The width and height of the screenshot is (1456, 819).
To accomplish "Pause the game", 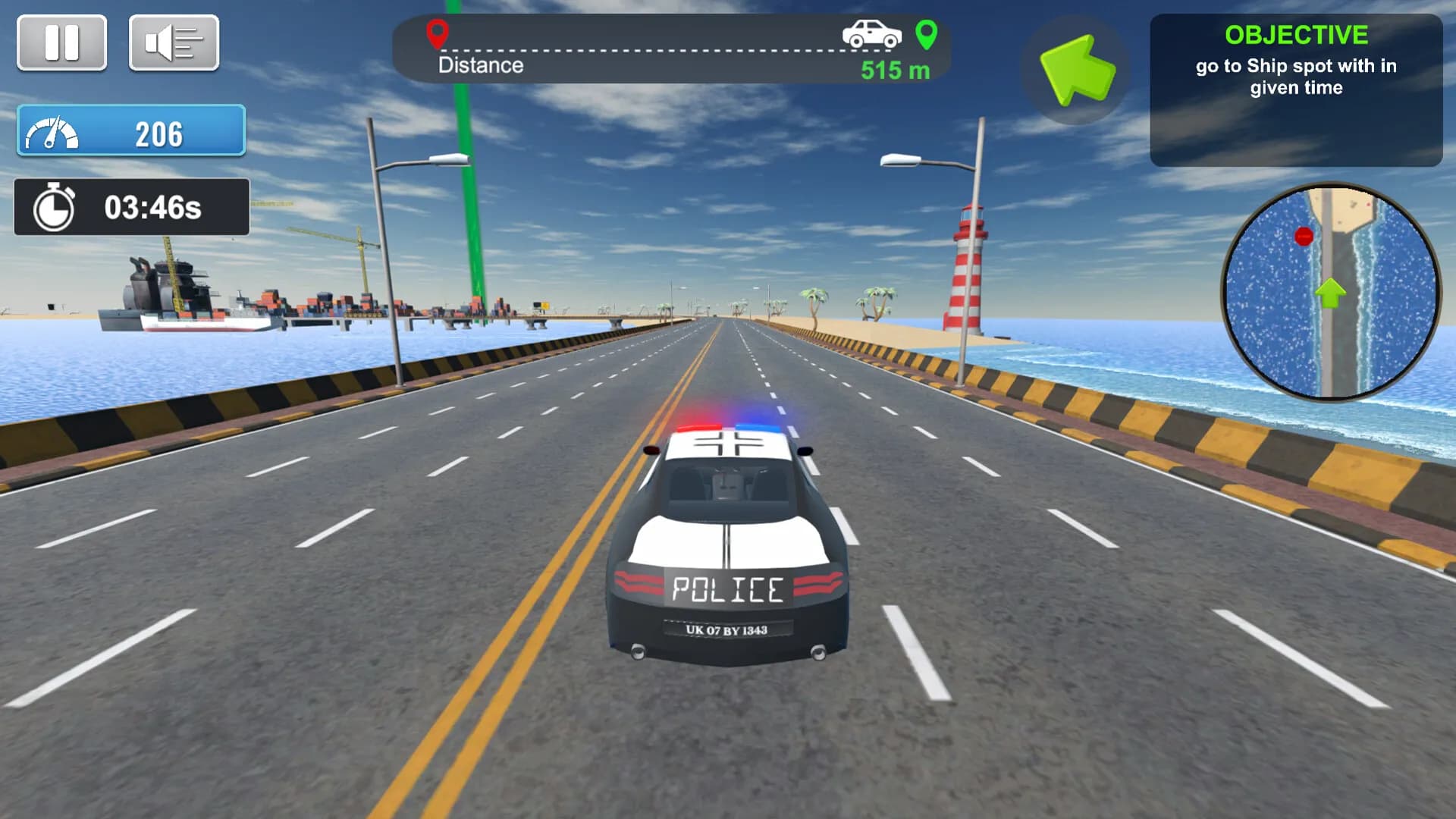I will 61,42.
